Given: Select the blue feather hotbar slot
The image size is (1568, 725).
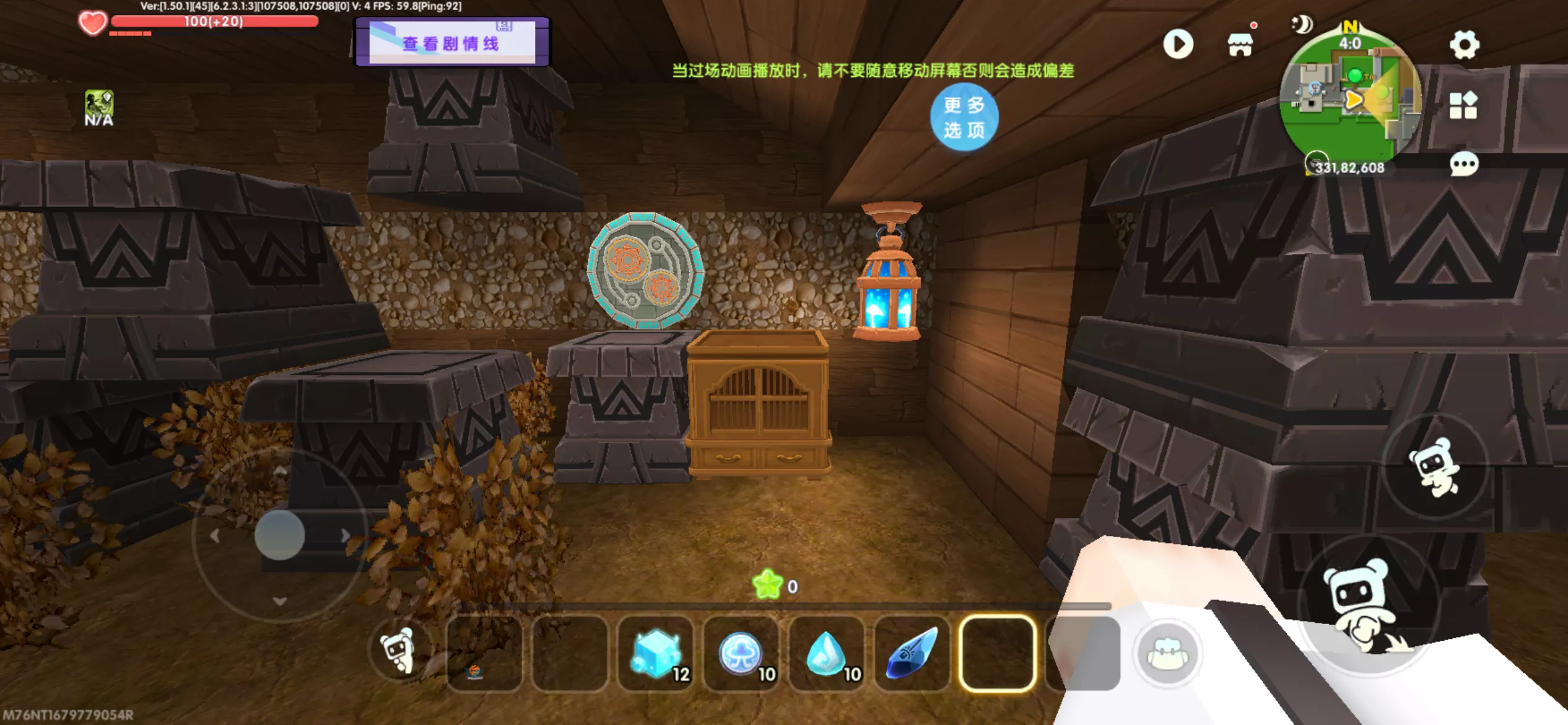Looking at the screenshot, I should click(x=912, y=653).
